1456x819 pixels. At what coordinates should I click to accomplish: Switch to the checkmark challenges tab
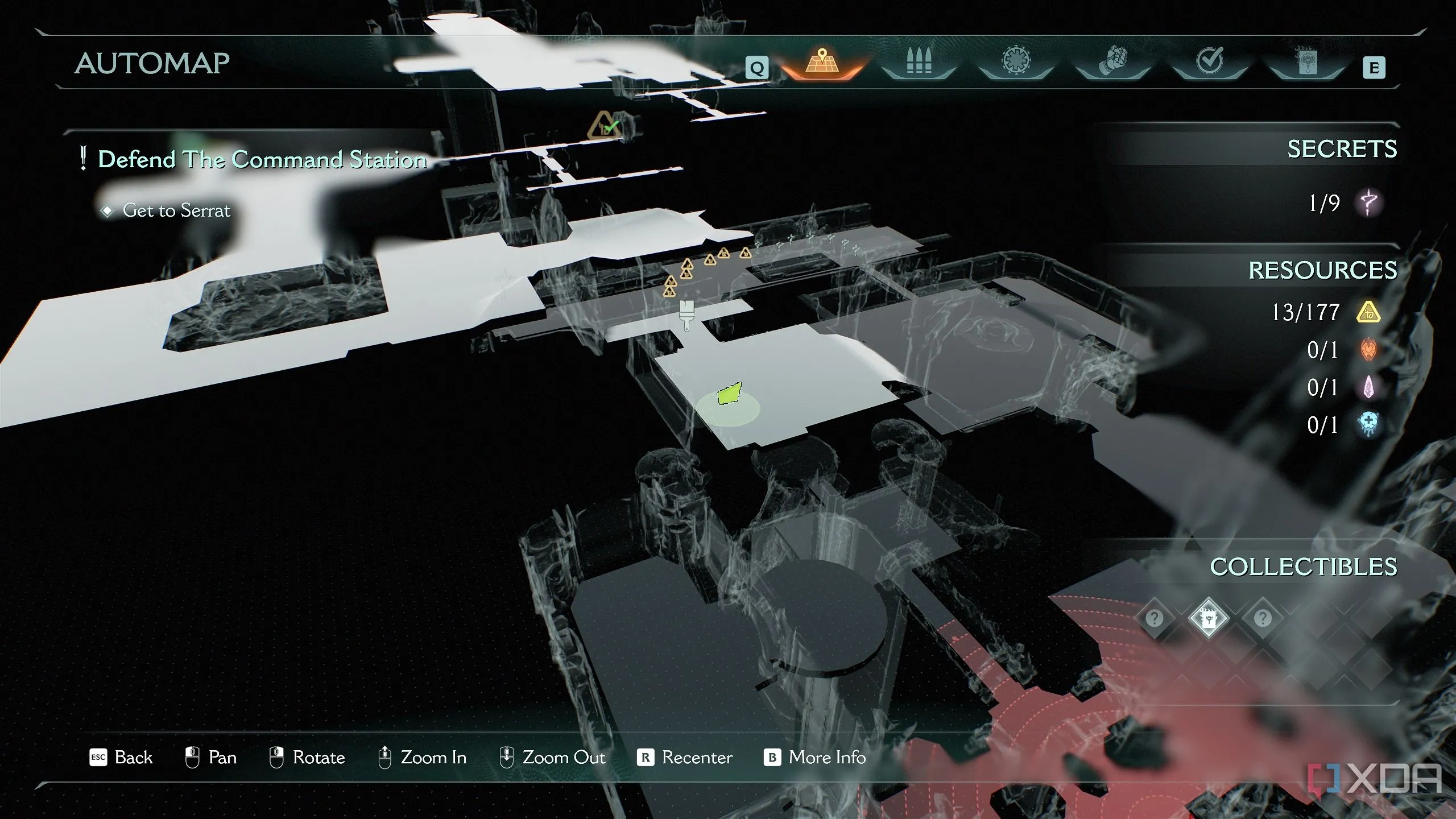pos(1209,61)
